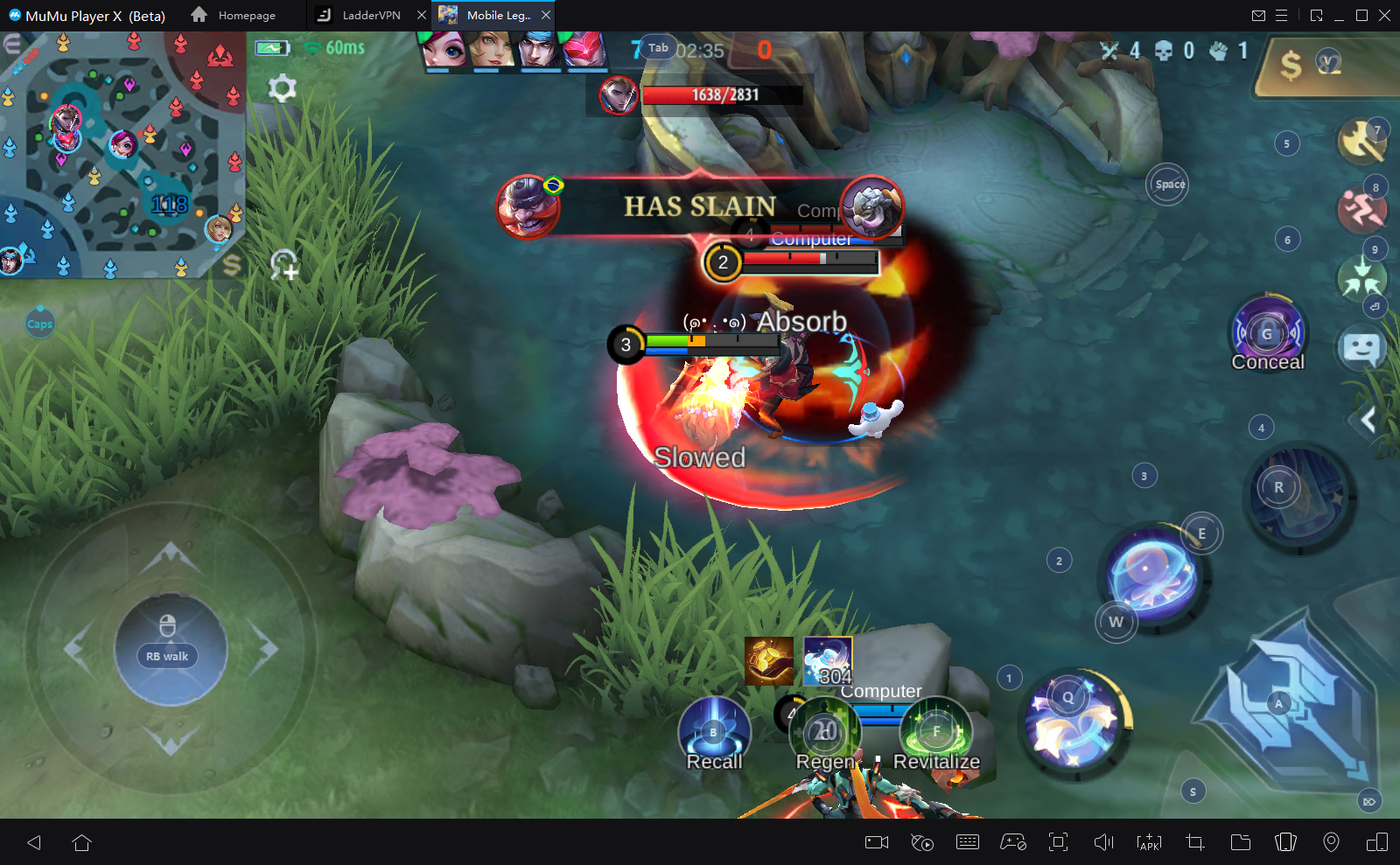Screen dimensions: 1400x865
Task: Open the gold shop button
Action: 1312,64
